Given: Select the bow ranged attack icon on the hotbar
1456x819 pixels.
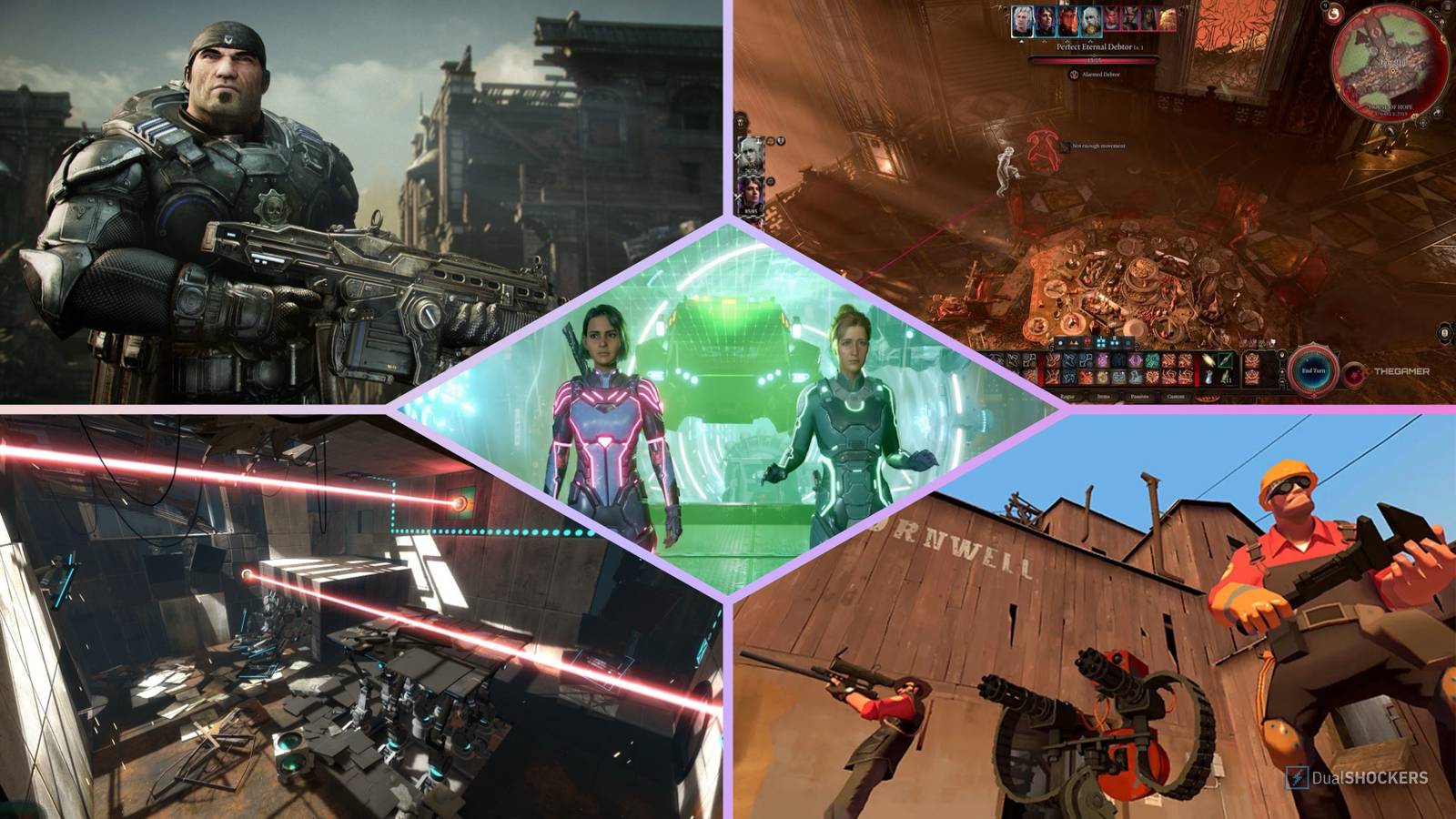Looking at the screenshot, I should (x=1208, y=359).
